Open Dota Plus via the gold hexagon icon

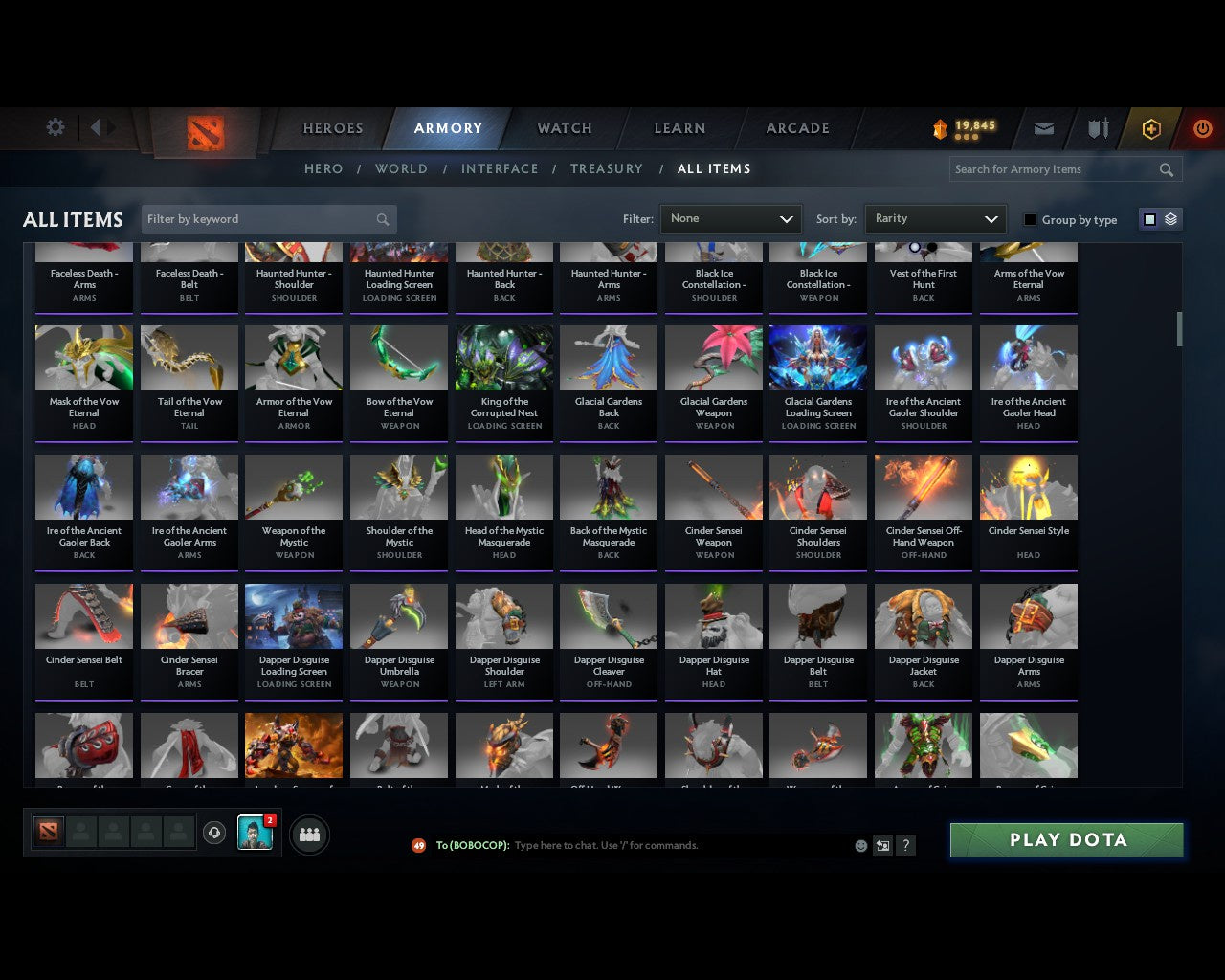coord(1150,127)
